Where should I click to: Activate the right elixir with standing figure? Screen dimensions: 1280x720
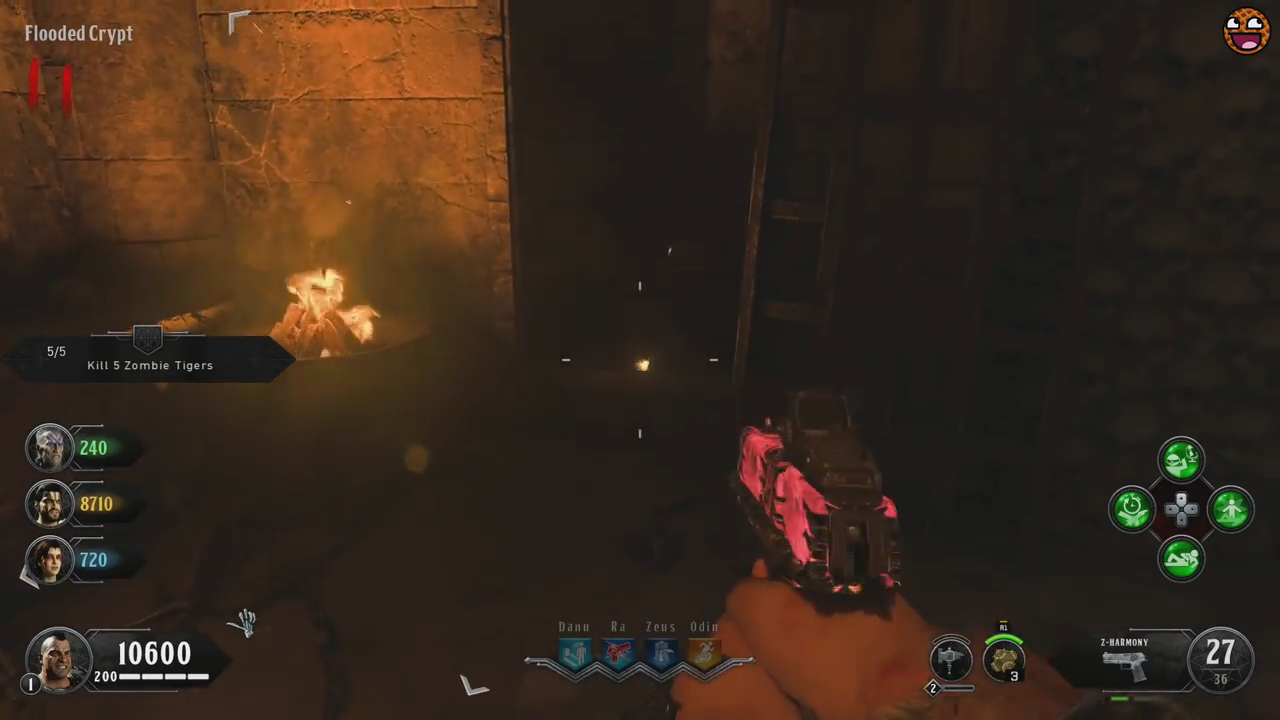click(1230, 509)
